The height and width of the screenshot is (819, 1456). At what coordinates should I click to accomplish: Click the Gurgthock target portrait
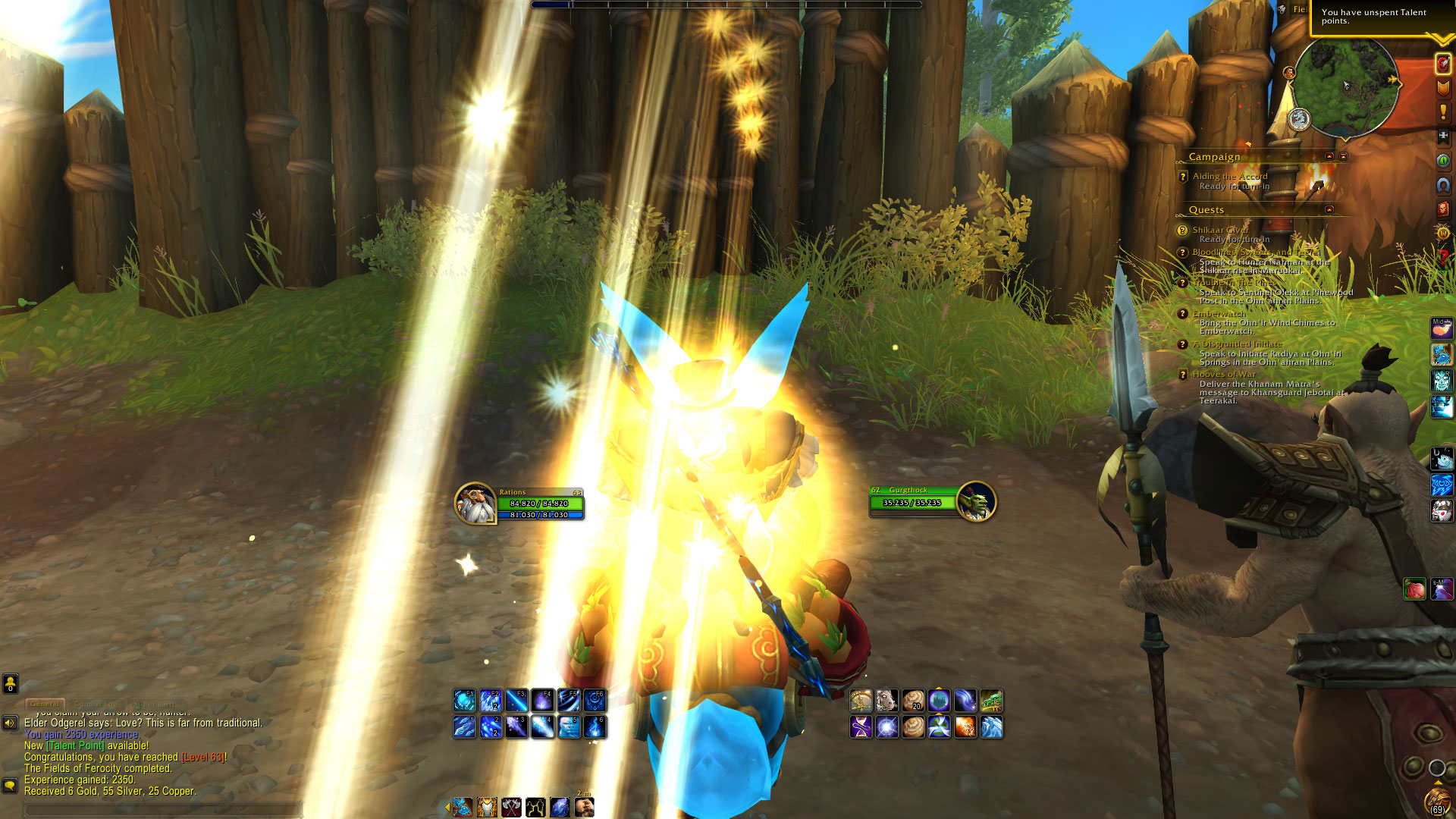coord(976,501)
